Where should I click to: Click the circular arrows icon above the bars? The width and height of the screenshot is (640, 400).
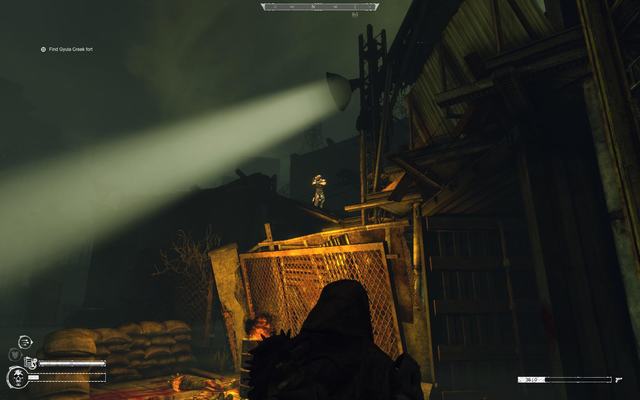[24, 343]
